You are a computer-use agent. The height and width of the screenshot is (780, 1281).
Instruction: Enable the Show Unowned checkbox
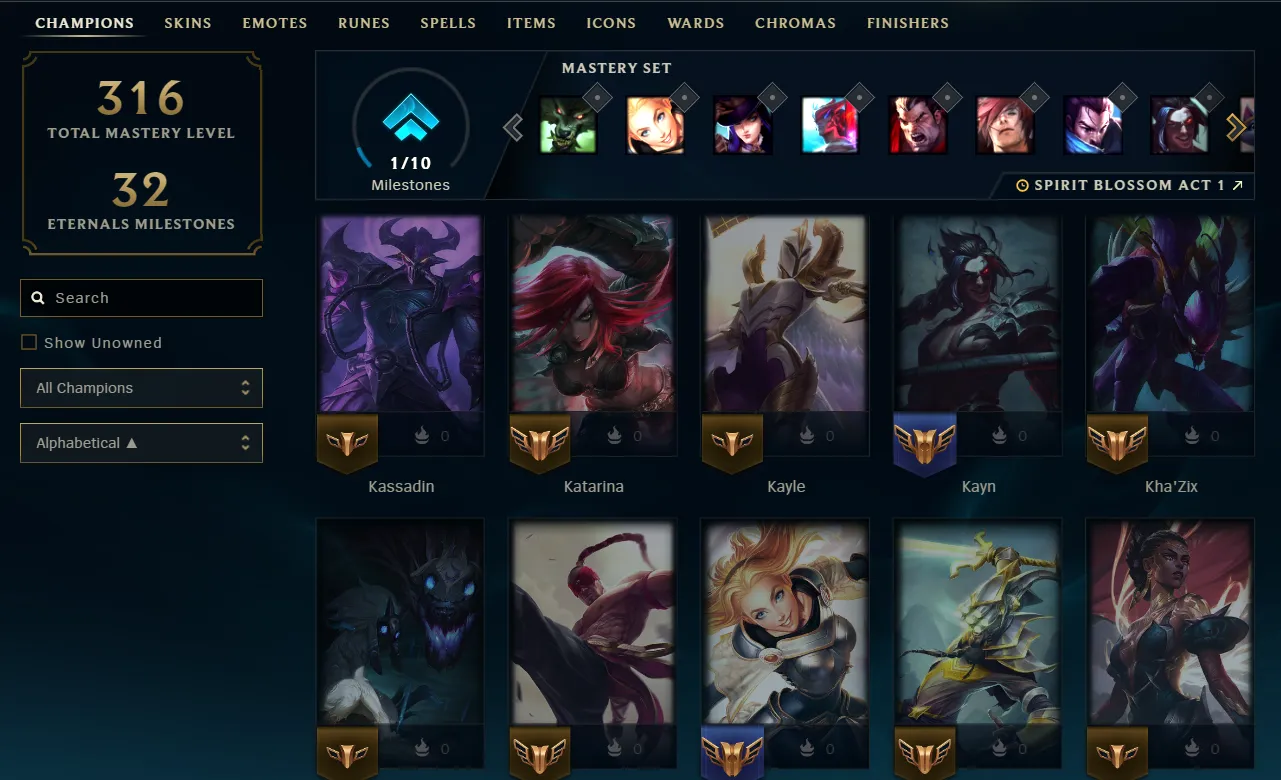click(x=28, y=342)
